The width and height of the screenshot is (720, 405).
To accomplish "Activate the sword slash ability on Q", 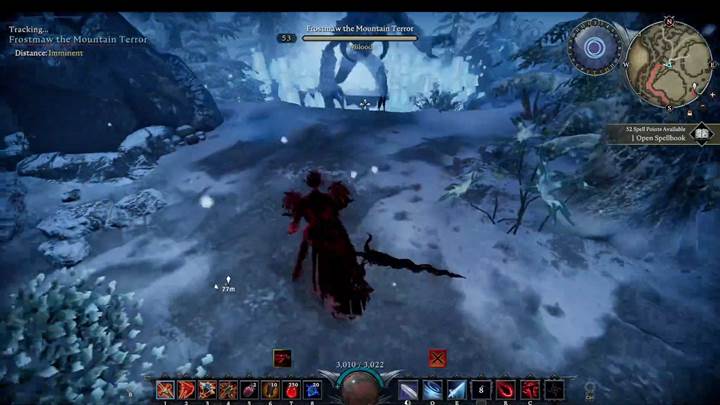I will pyautogui.click(x=409, y=389).
